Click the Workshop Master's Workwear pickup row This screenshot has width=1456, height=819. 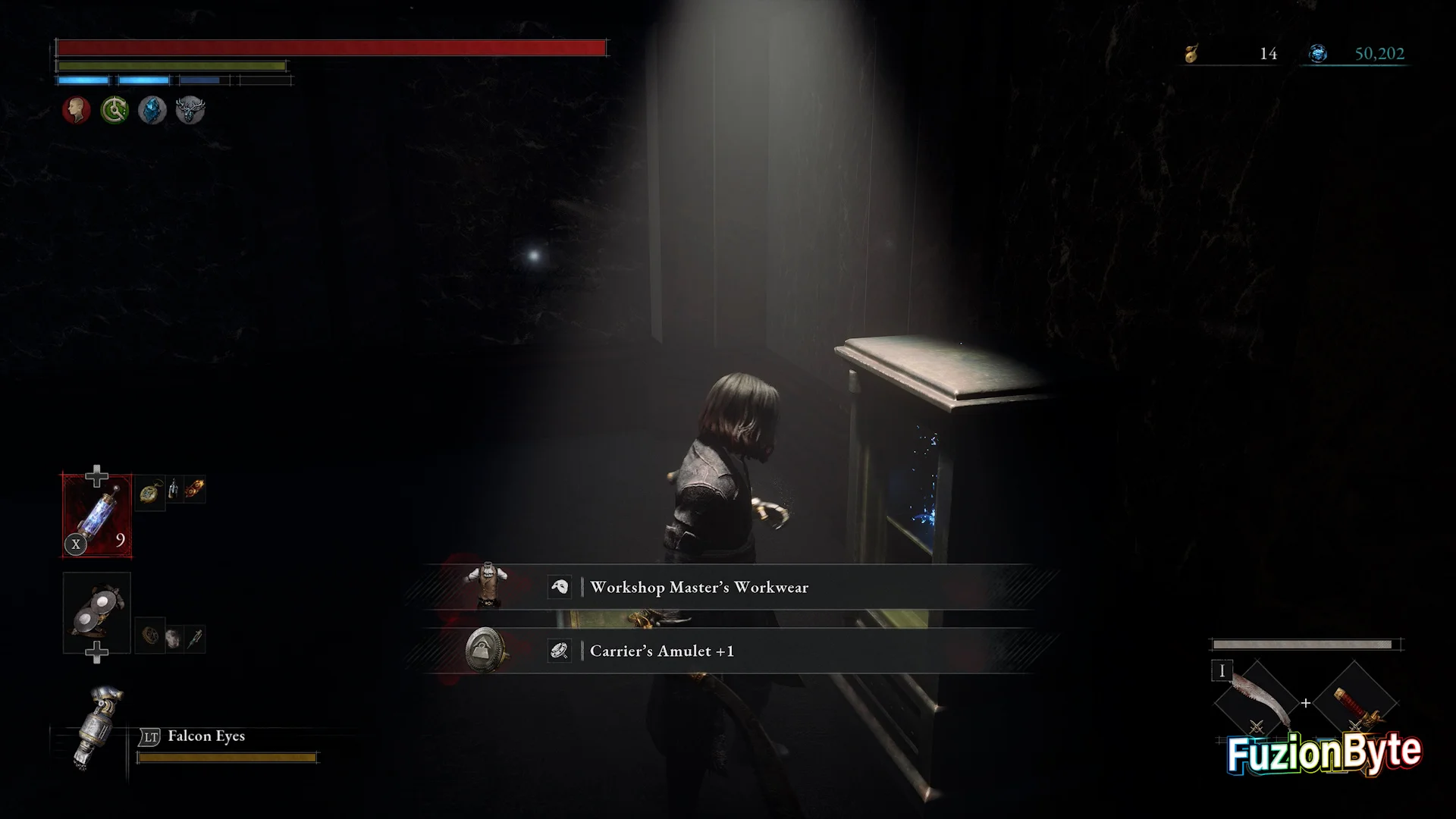728,587
